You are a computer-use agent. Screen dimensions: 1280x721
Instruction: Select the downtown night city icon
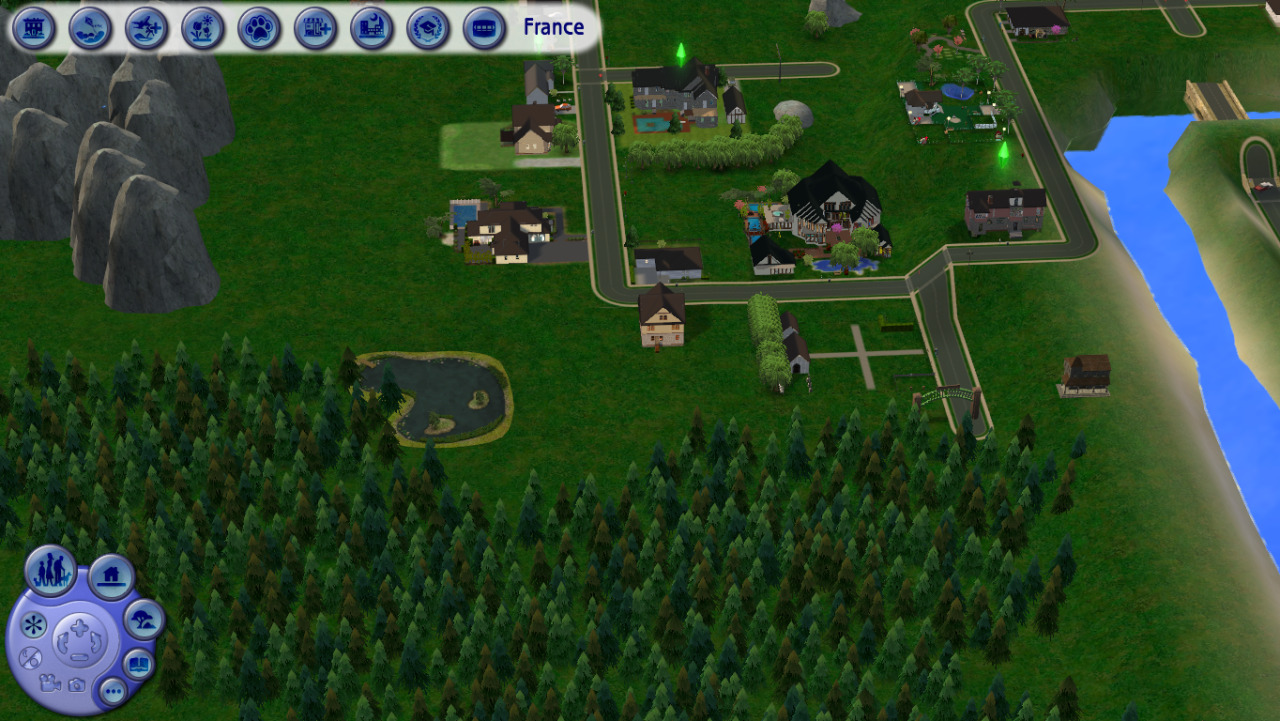point(372,28)
